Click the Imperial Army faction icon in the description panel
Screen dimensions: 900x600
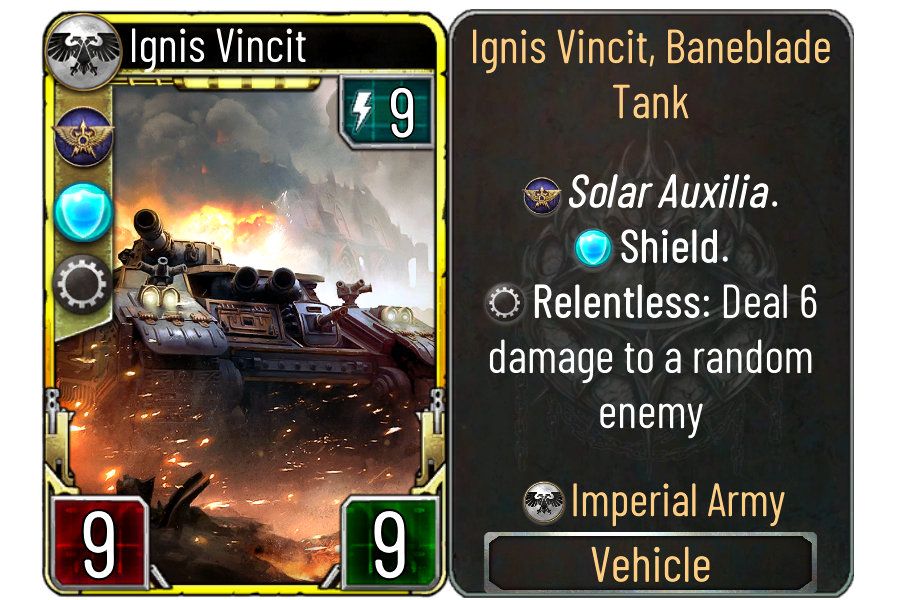(x=545, y=502)
